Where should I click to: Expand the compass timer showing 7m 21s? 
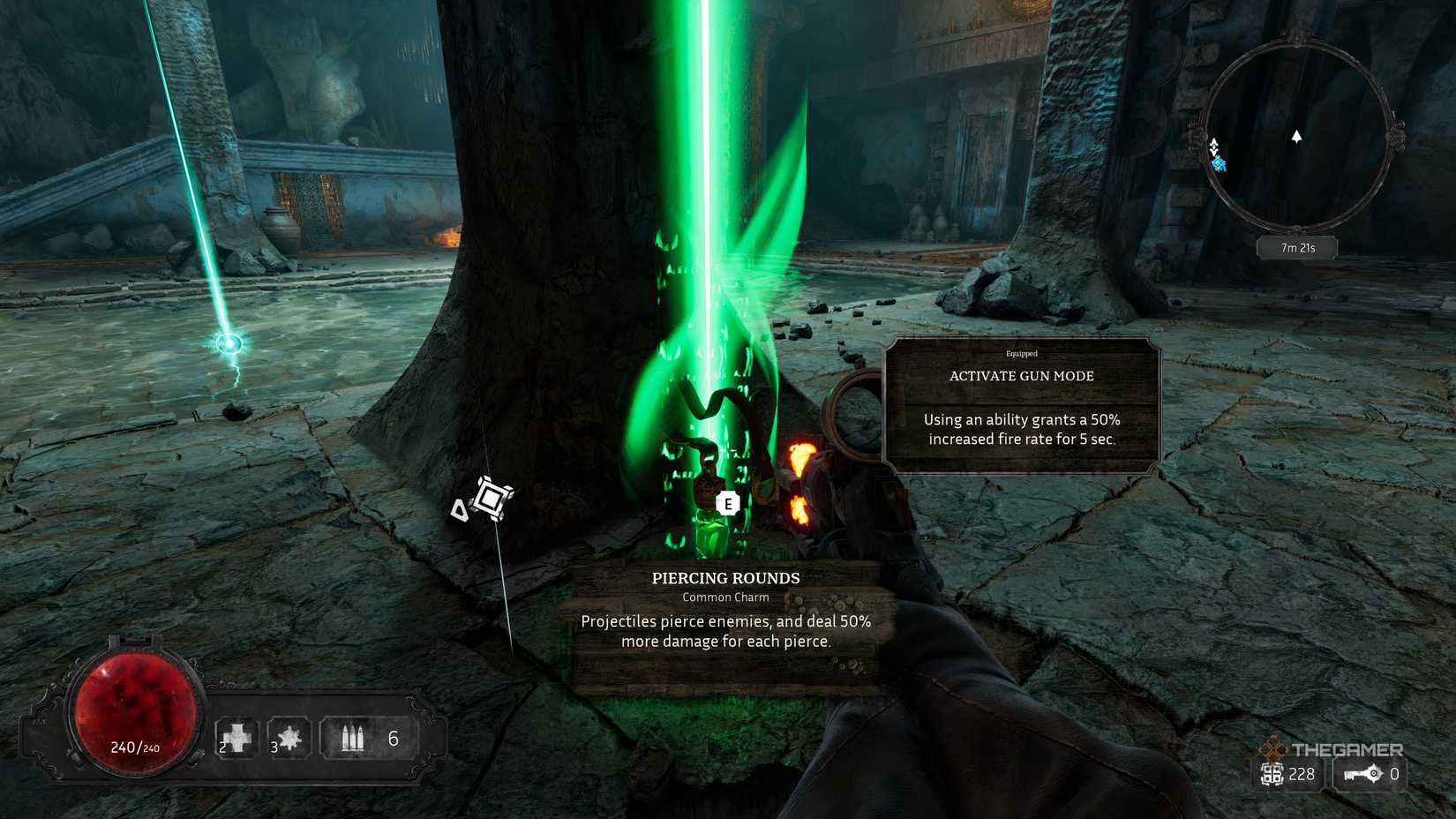pyautogui.click(x=1295, y=248)
